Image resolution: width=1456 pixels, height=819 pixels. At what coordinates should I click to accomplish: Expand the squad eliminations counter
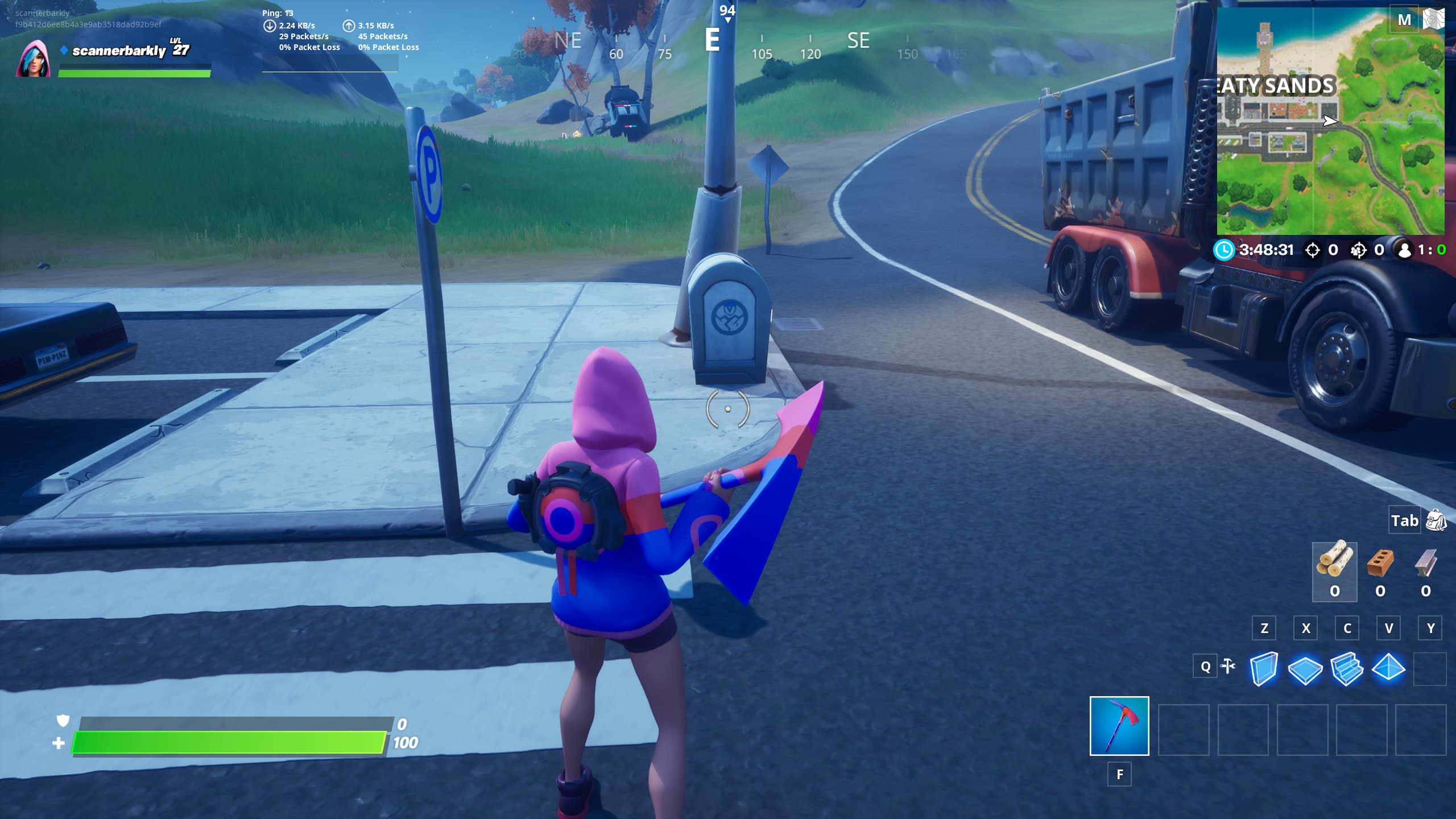[x=1359, y=249]
